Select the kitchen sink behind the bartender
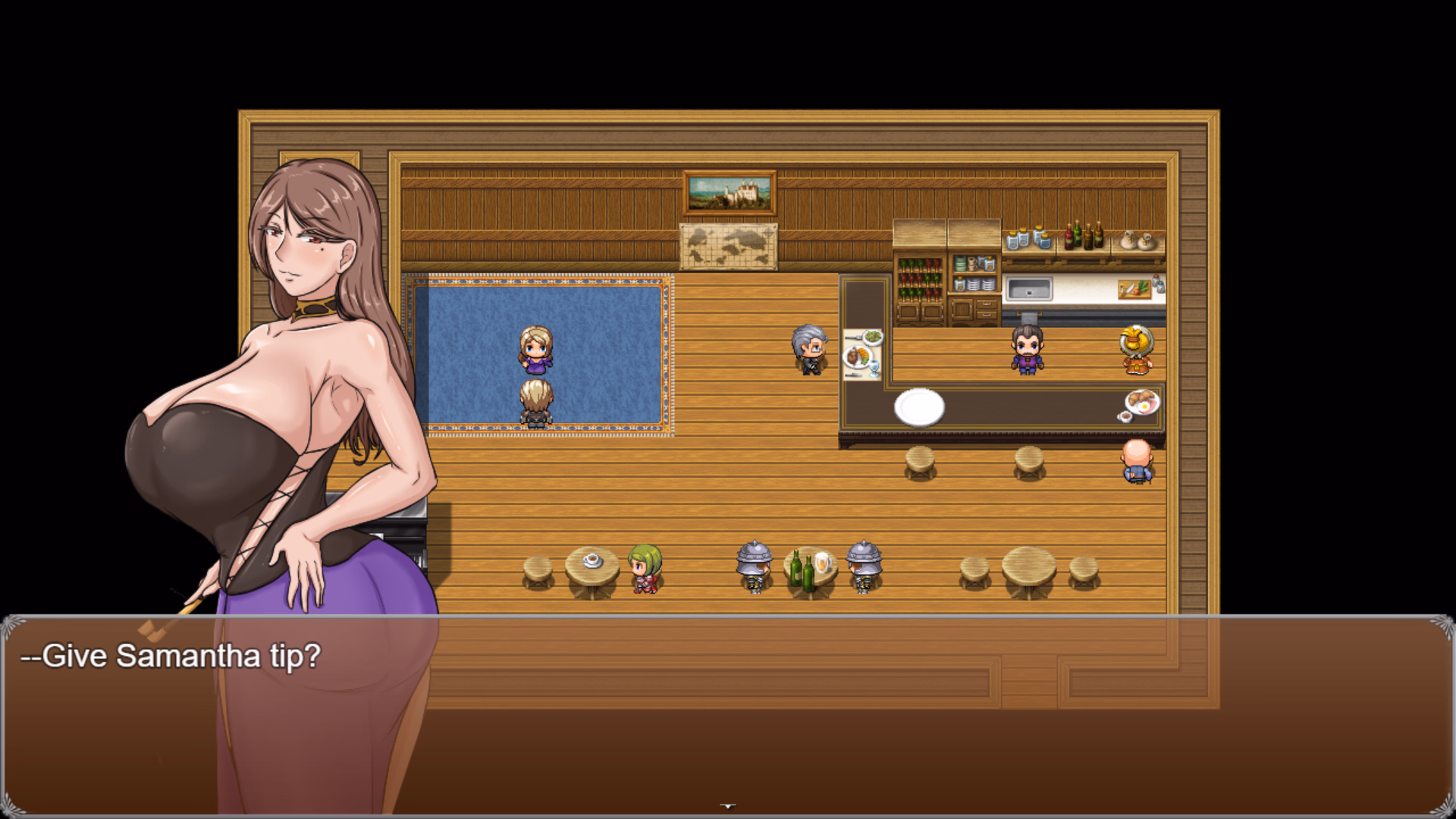The width and height of the screenshot is (1456, 819). pos(1030,288)
